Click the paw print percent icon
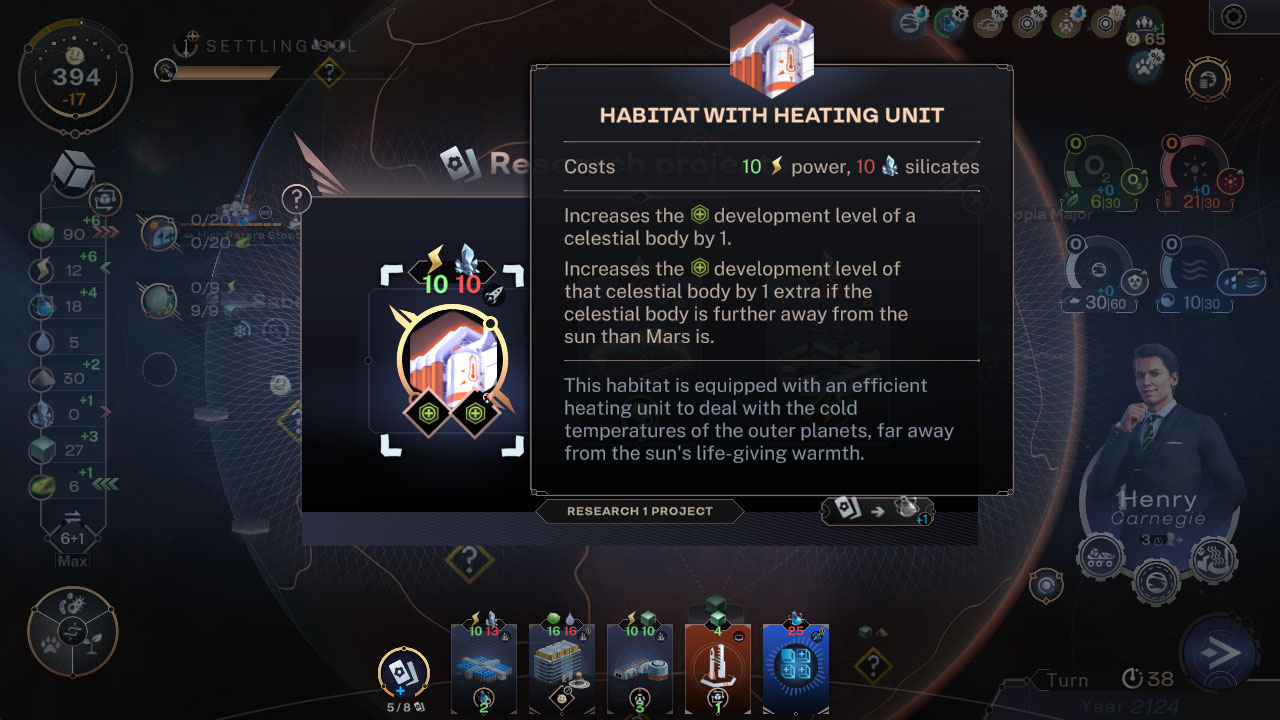Screen dimensions: 1280x720 pyautogui.click(x=1146, y=66)
